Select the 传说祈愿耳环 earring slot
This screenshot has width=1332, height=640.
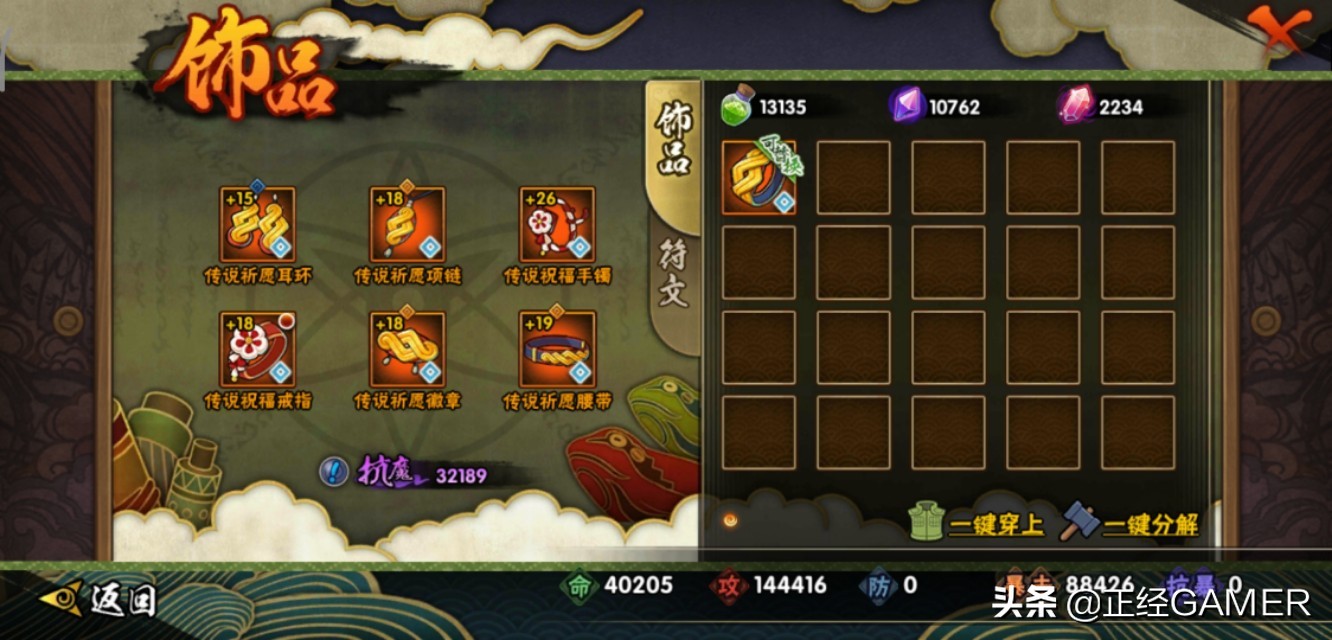point(257,225)
